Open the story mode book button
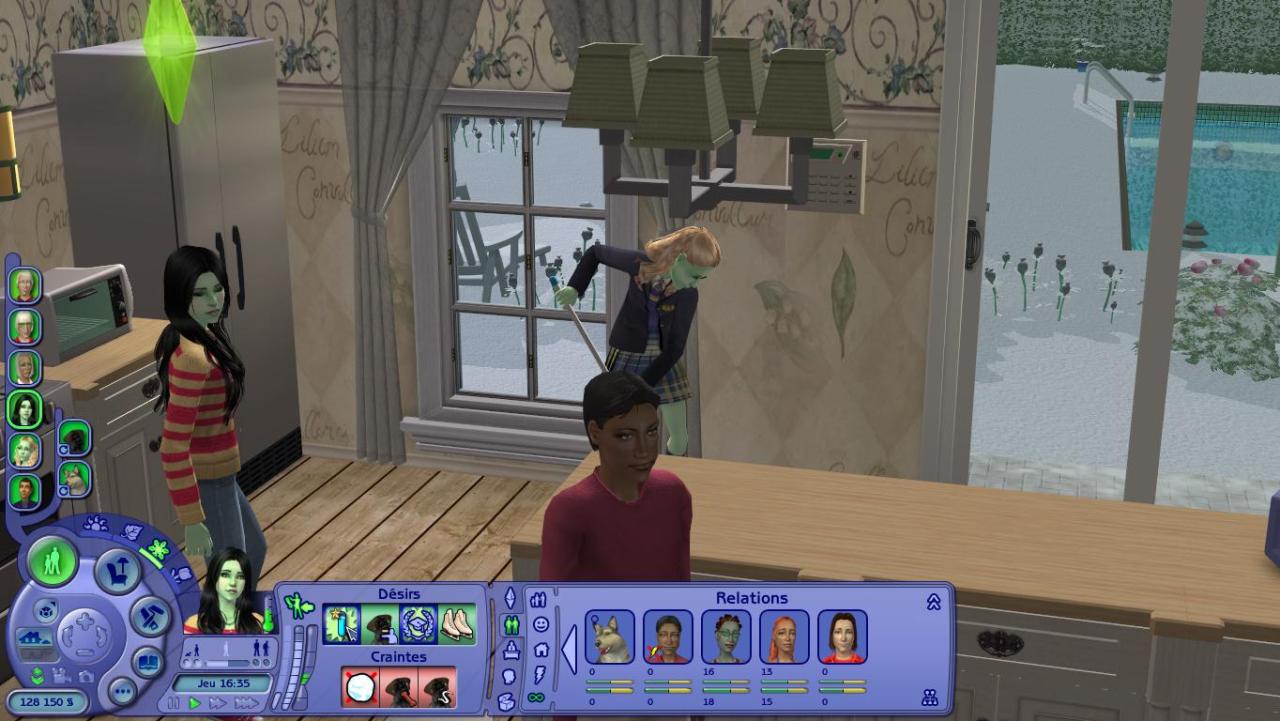This screenshot has width=1280, height=721. coord(147,662)
